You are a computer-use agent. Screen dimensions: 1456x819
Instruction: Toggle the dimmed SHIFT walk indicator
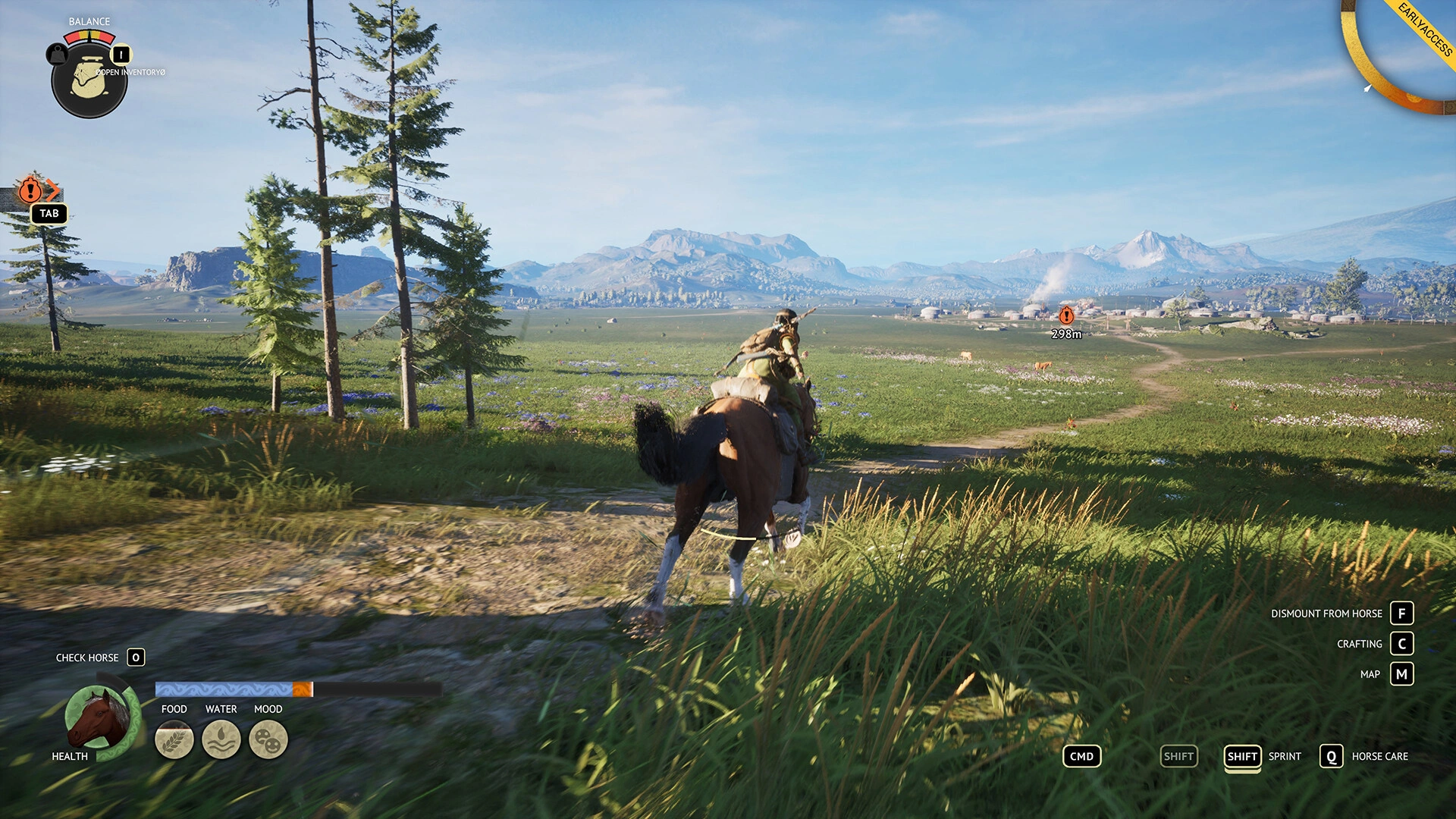1178,756
